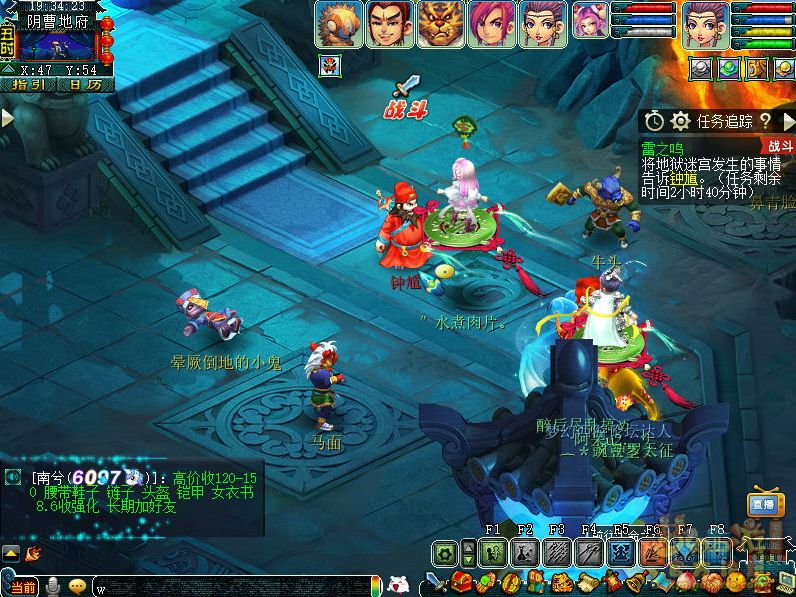Click the player's own character portrait
The image size is (796, 597).
(x=704, y=23)
